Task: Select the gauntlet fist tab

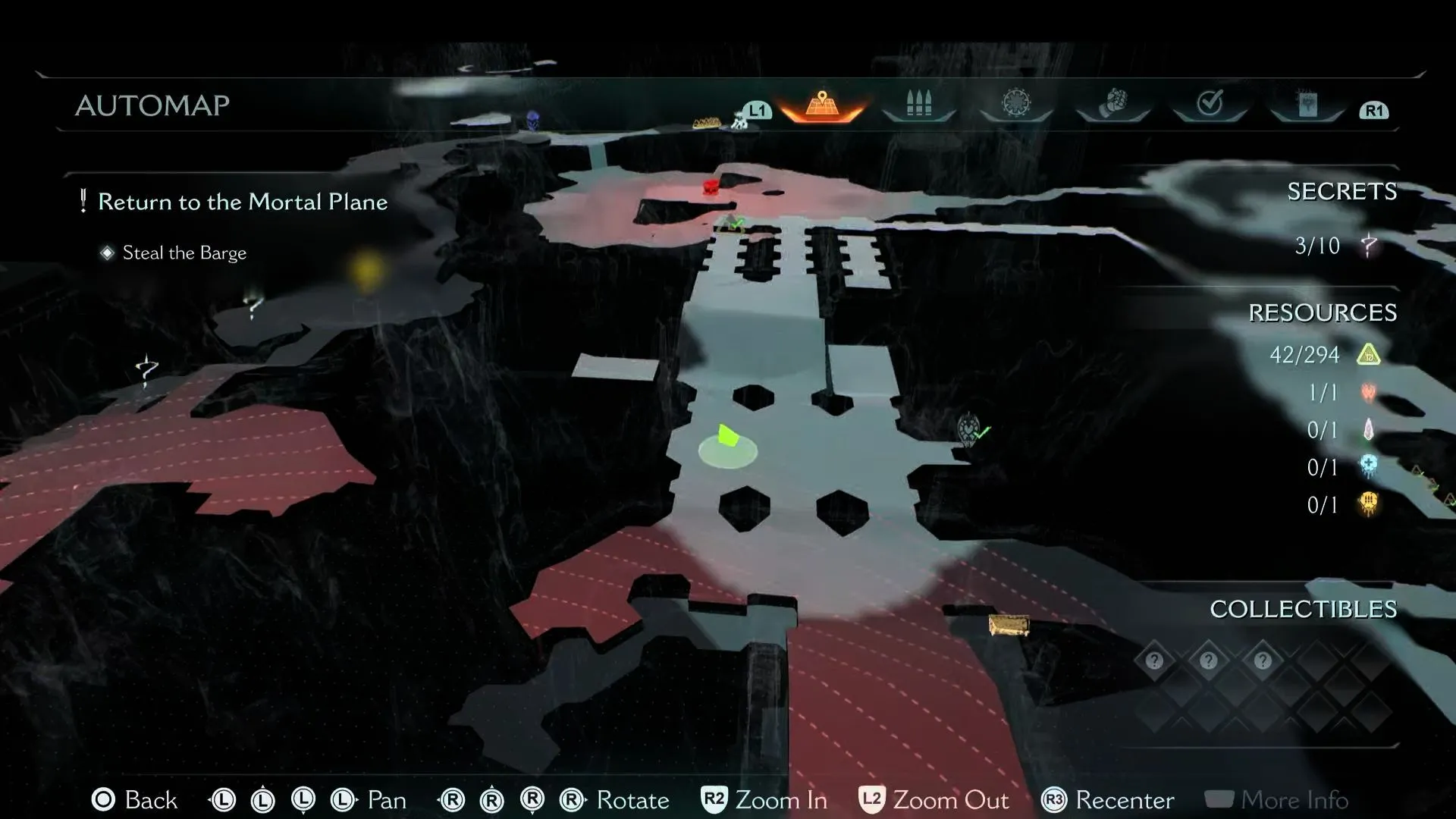Action: (1112, 103)
